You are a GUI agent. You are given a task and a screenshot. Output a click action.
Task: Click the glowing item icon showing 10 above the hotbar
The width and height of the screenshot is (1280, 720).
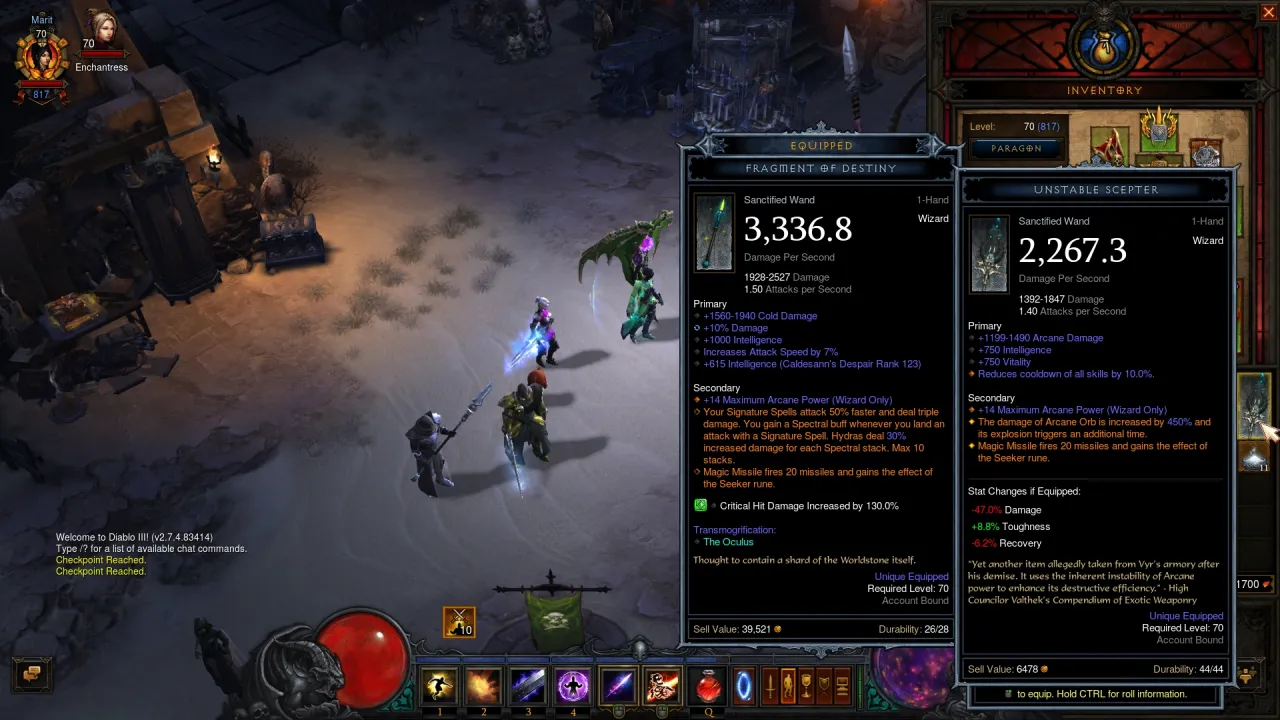click(x=459, y=620)
